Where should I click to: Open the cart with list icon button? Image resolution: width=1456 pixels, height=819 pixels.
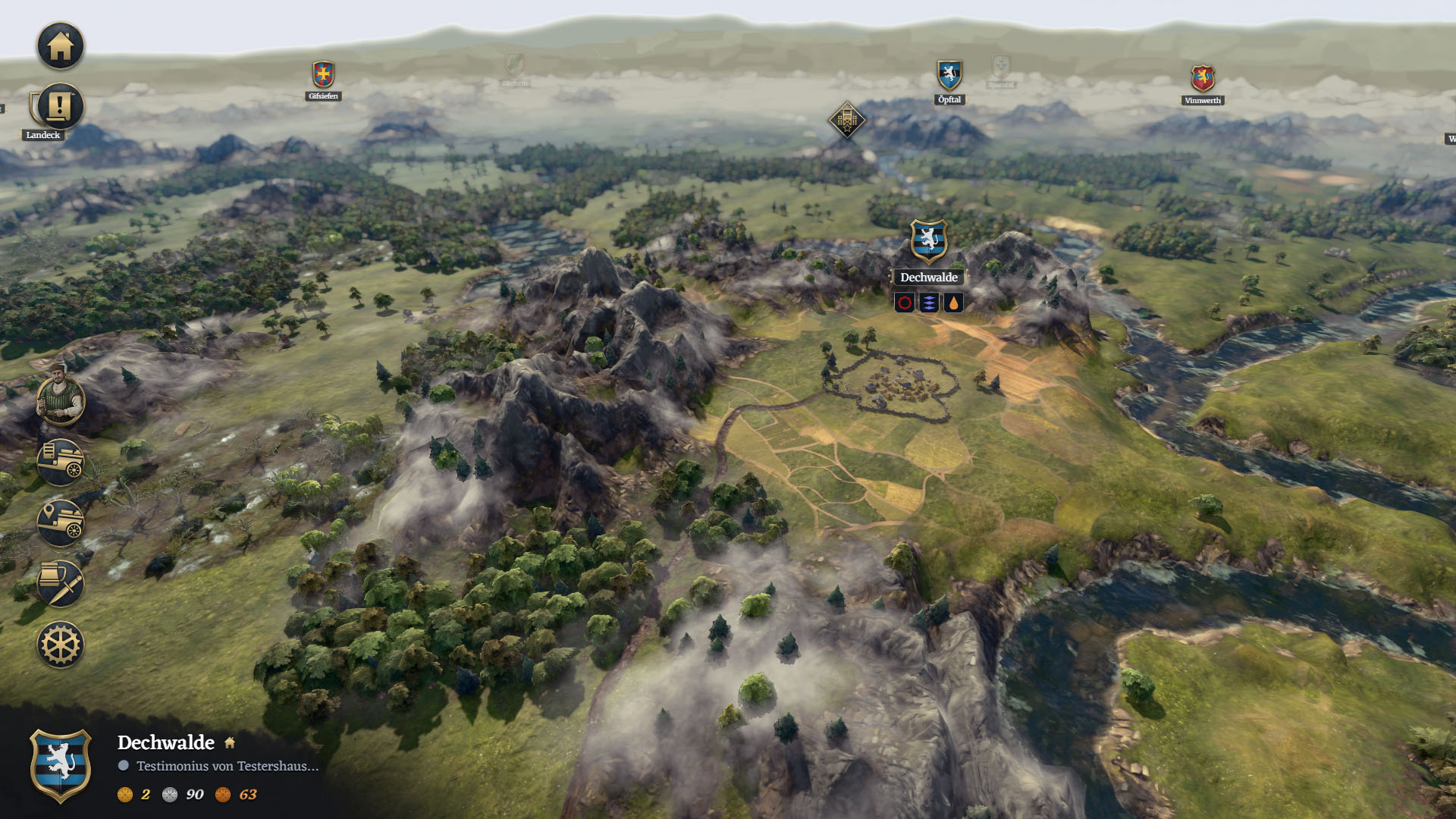point(61,462)
